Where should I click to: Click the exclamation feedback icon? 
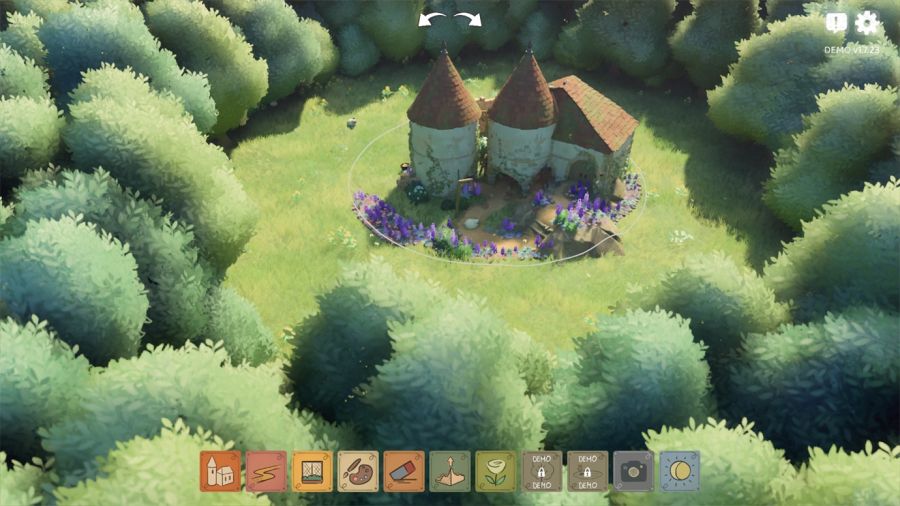837,23
